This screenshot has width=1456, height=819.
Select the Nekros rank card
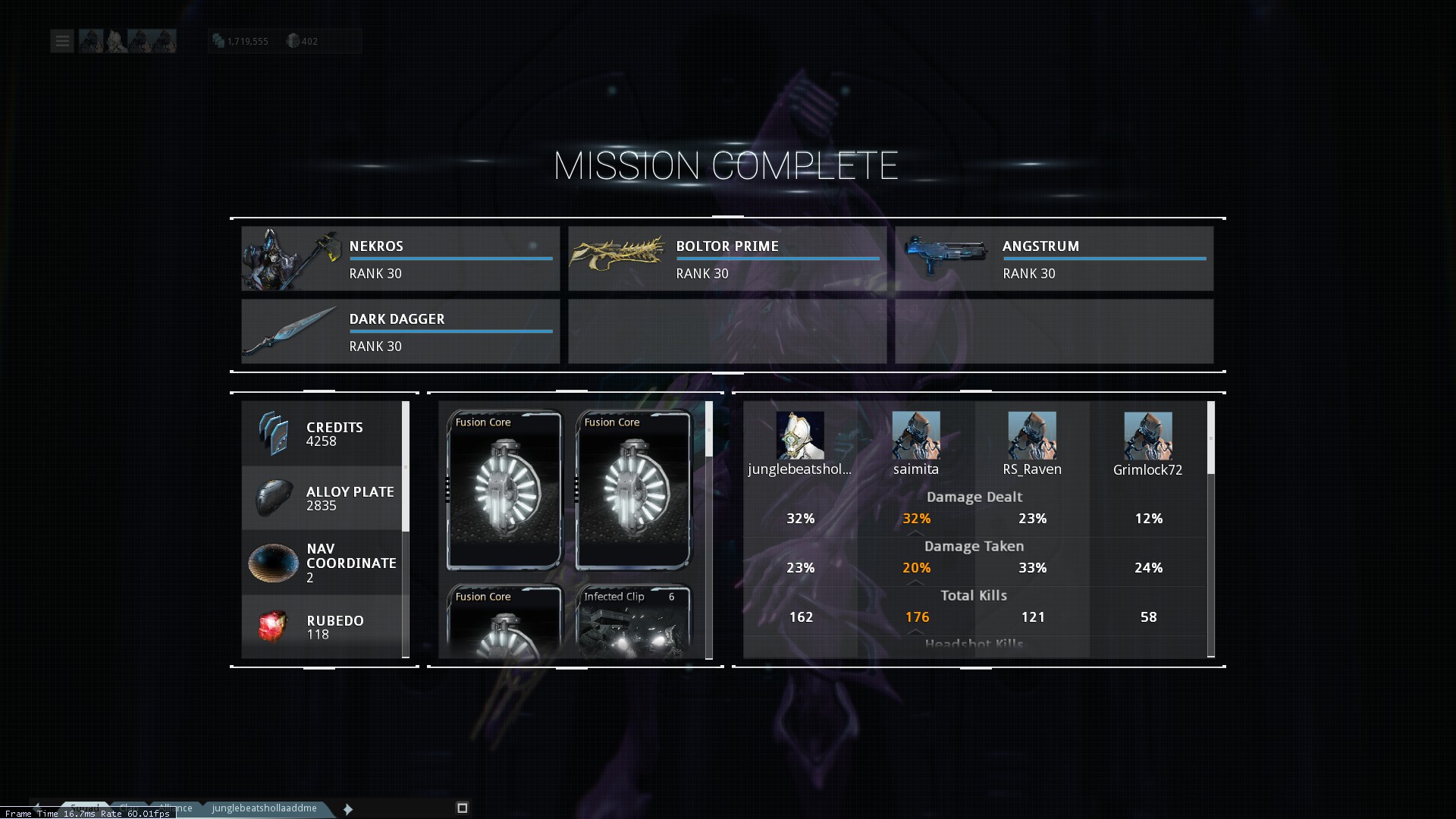click(x=400, y=259)
